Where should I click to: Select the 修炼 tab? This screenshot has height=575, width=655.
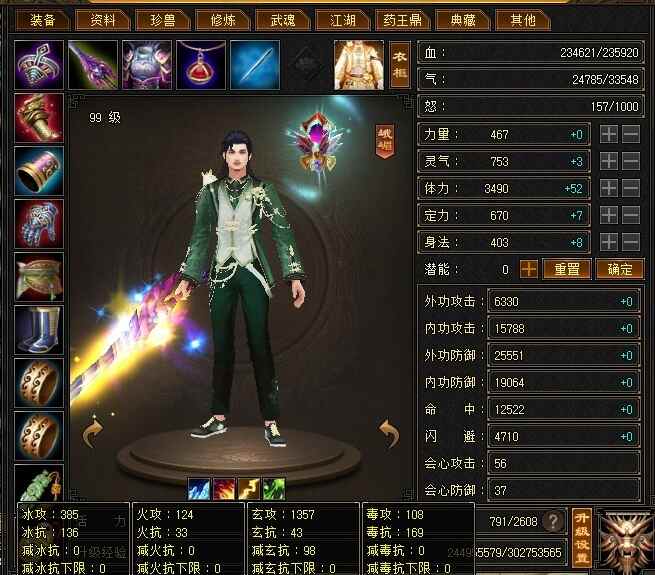222,20
